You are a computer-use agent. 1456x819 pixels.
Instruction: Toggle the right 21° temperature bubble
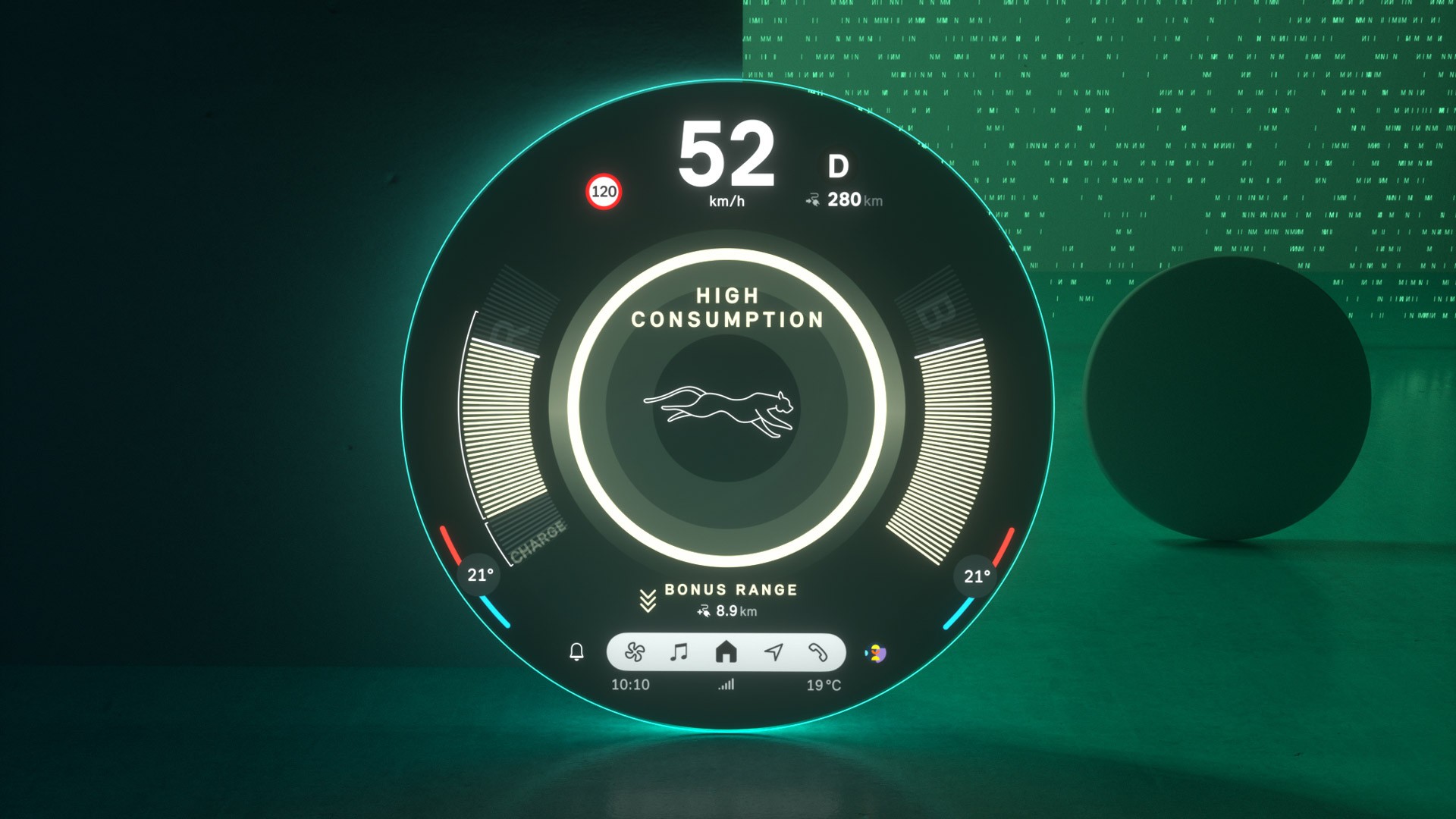pos(975,576)
